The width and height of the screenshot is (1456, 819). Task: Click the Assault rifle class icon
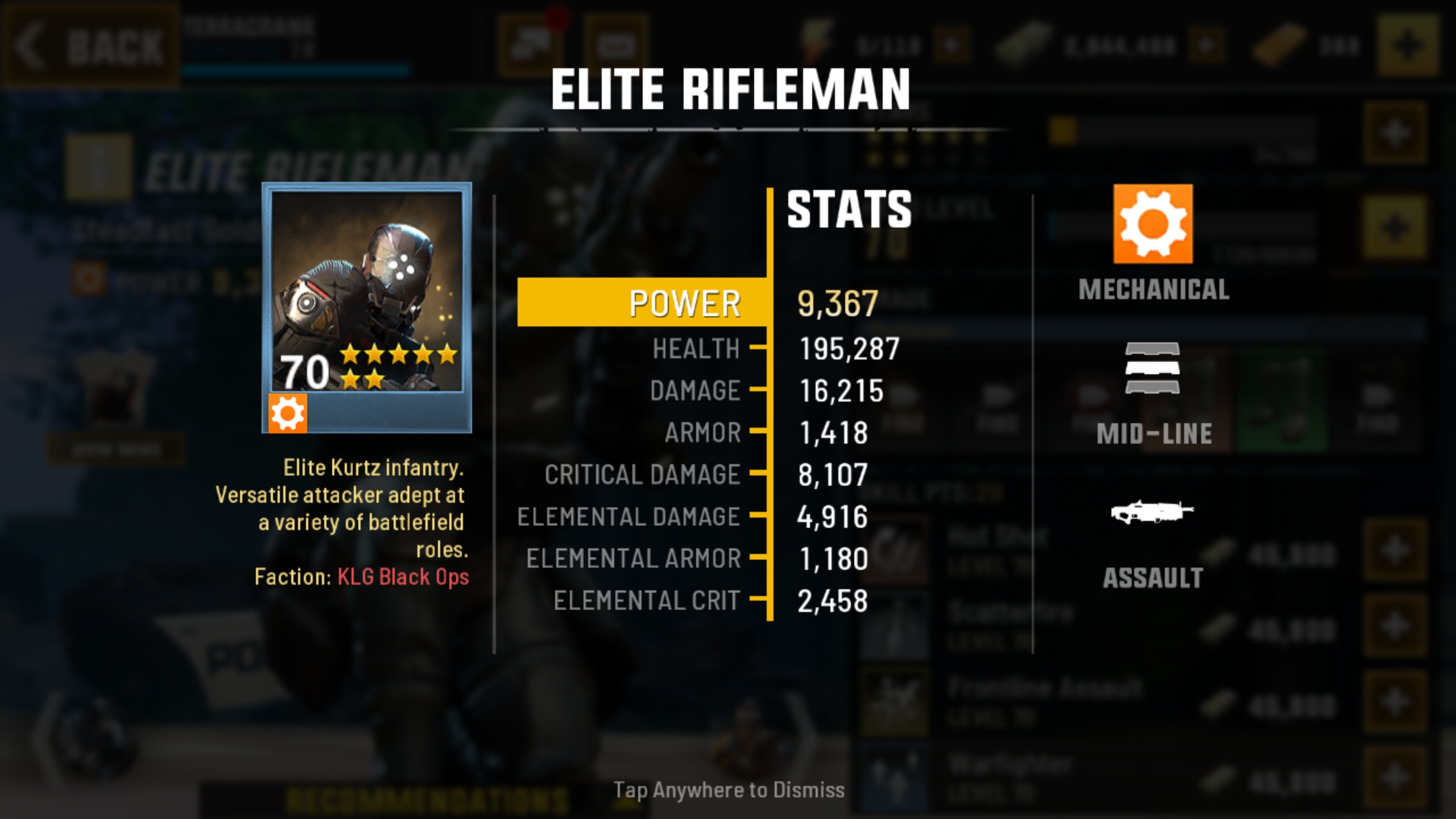click(x=1152, y=512)
